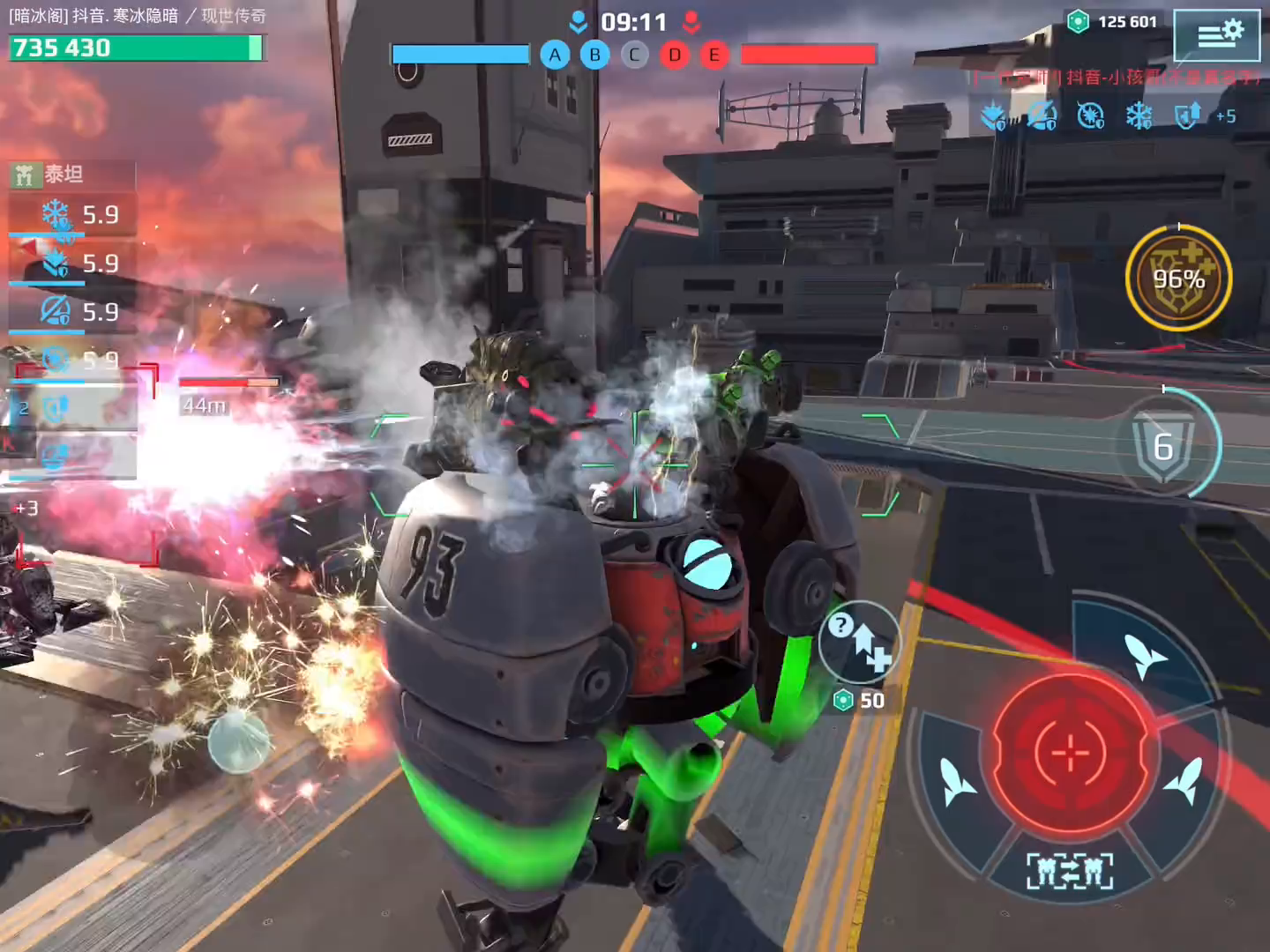Tap the red crosshair fire-all button
This screenshot has height=952, width=1270.
(x=1071, y=754)
